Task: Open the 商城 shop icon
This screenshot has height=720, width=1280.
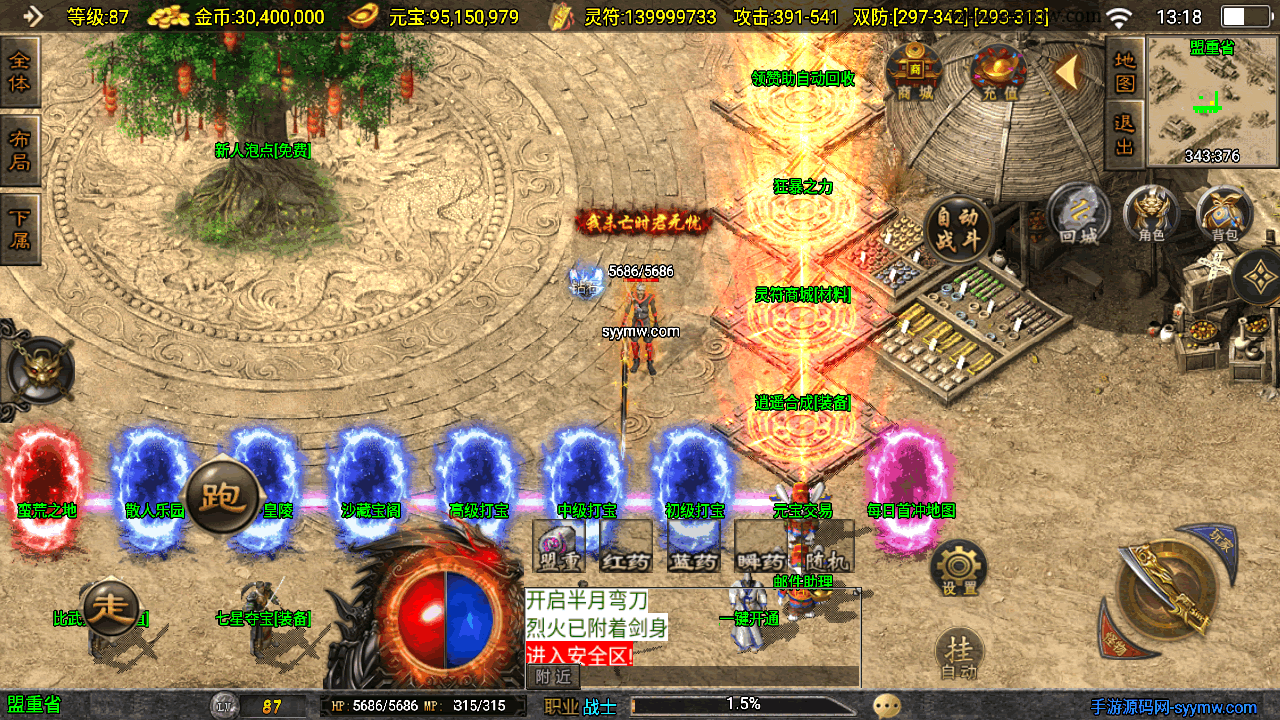Action: point(914,71)
